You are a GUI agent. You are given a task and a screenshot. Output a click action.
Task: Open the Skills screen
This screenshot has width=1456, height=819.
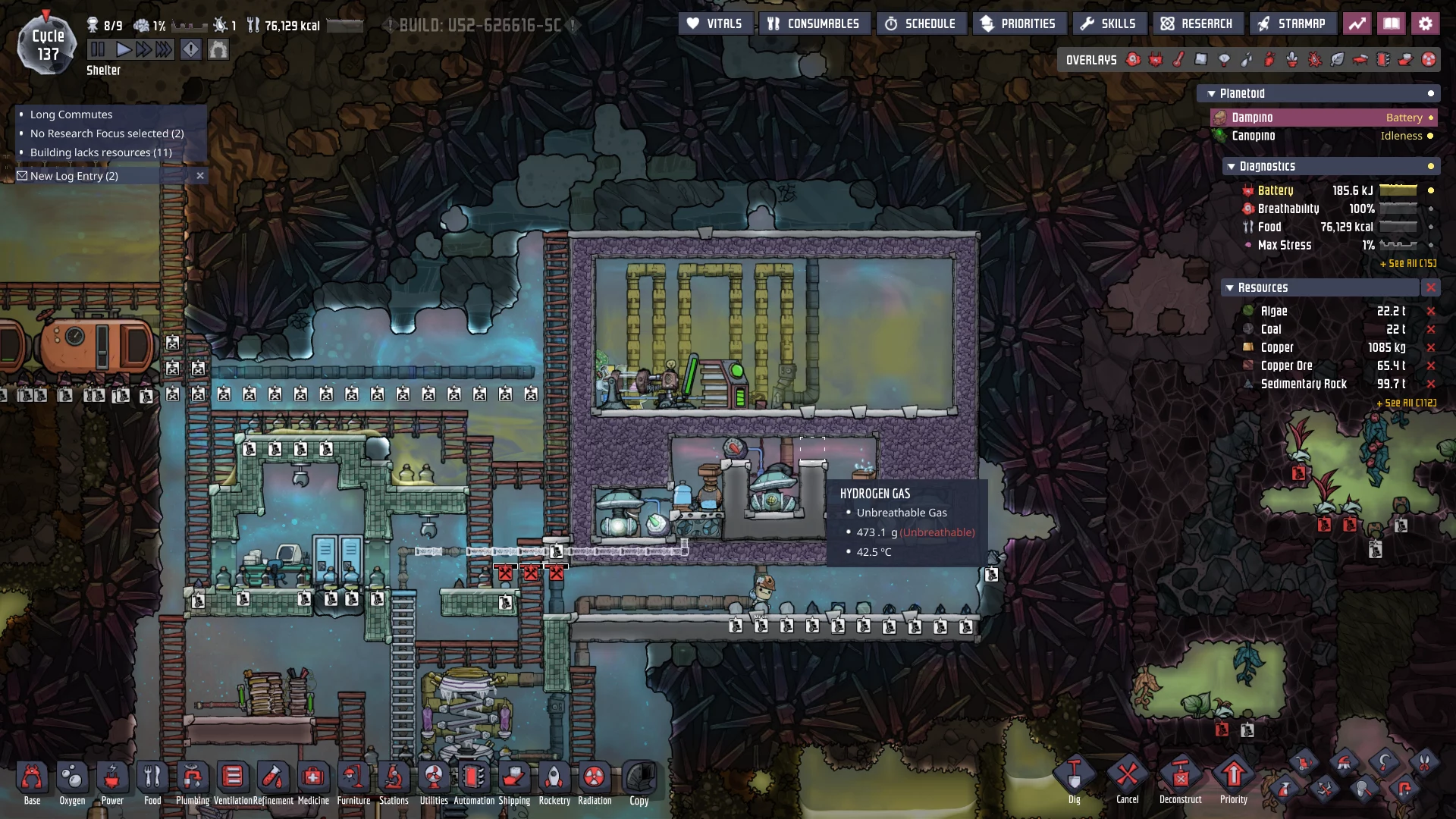[x=1108, y=24]
